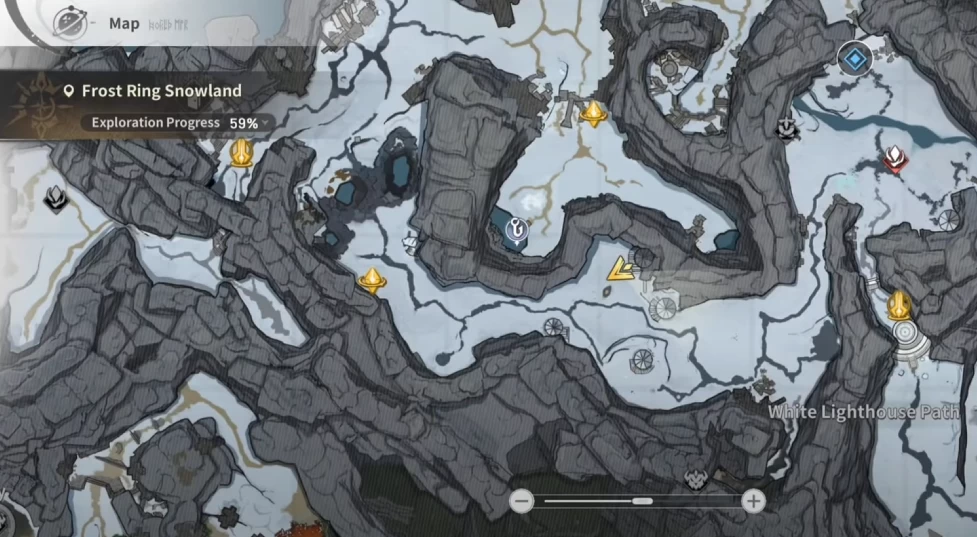This screenshot has height=537, width=977.
Task: Select the golden marker below Exploration Progress
Action: click(242, 153)
